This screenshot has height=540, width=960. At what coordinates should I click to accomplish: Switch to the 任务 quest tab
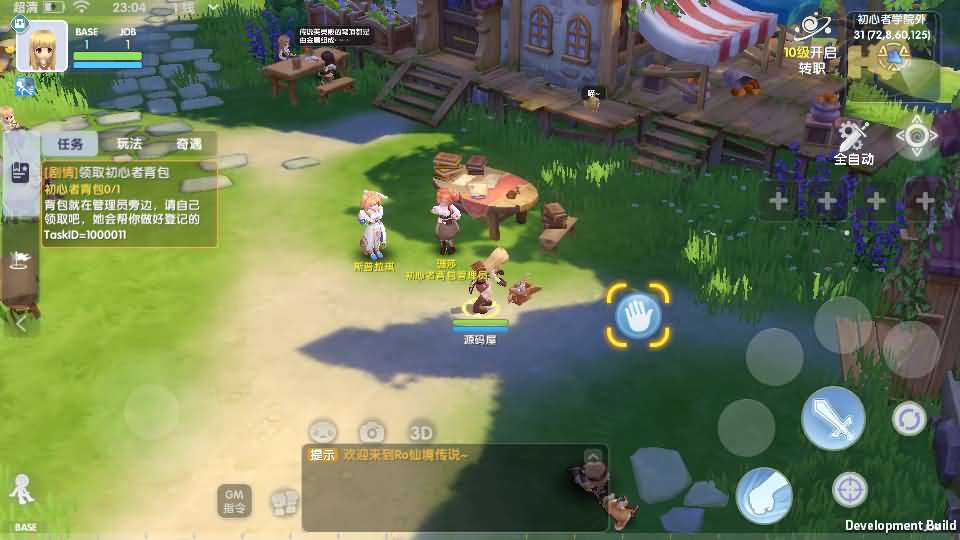click(69, 144)
